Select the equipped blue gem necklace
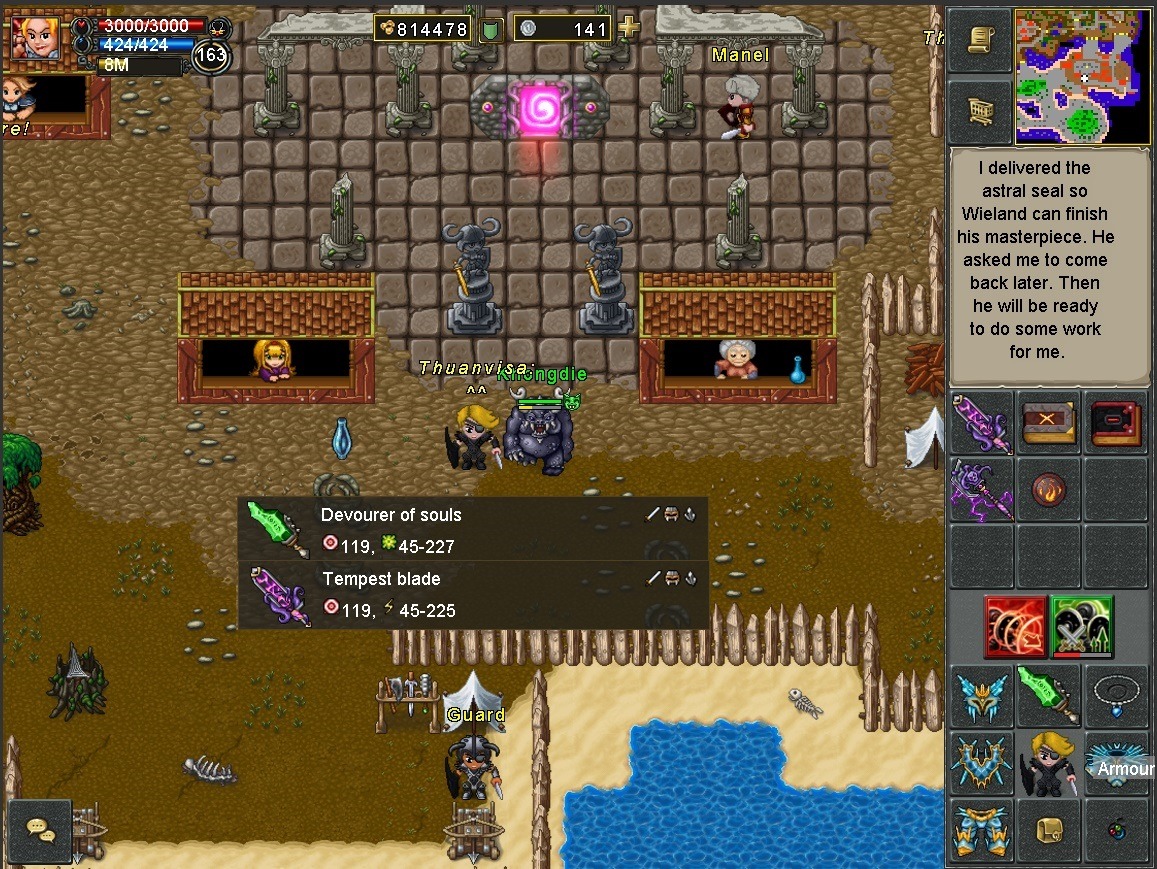 pos(1115,694)
